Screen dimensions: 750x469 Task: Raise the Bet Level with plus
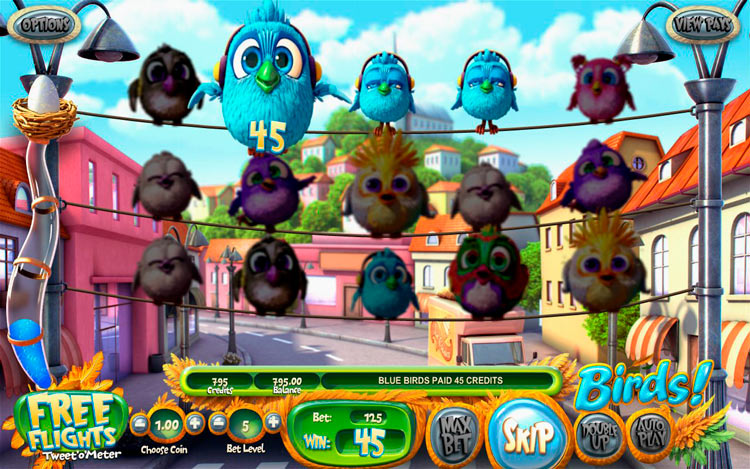[273, 422]
